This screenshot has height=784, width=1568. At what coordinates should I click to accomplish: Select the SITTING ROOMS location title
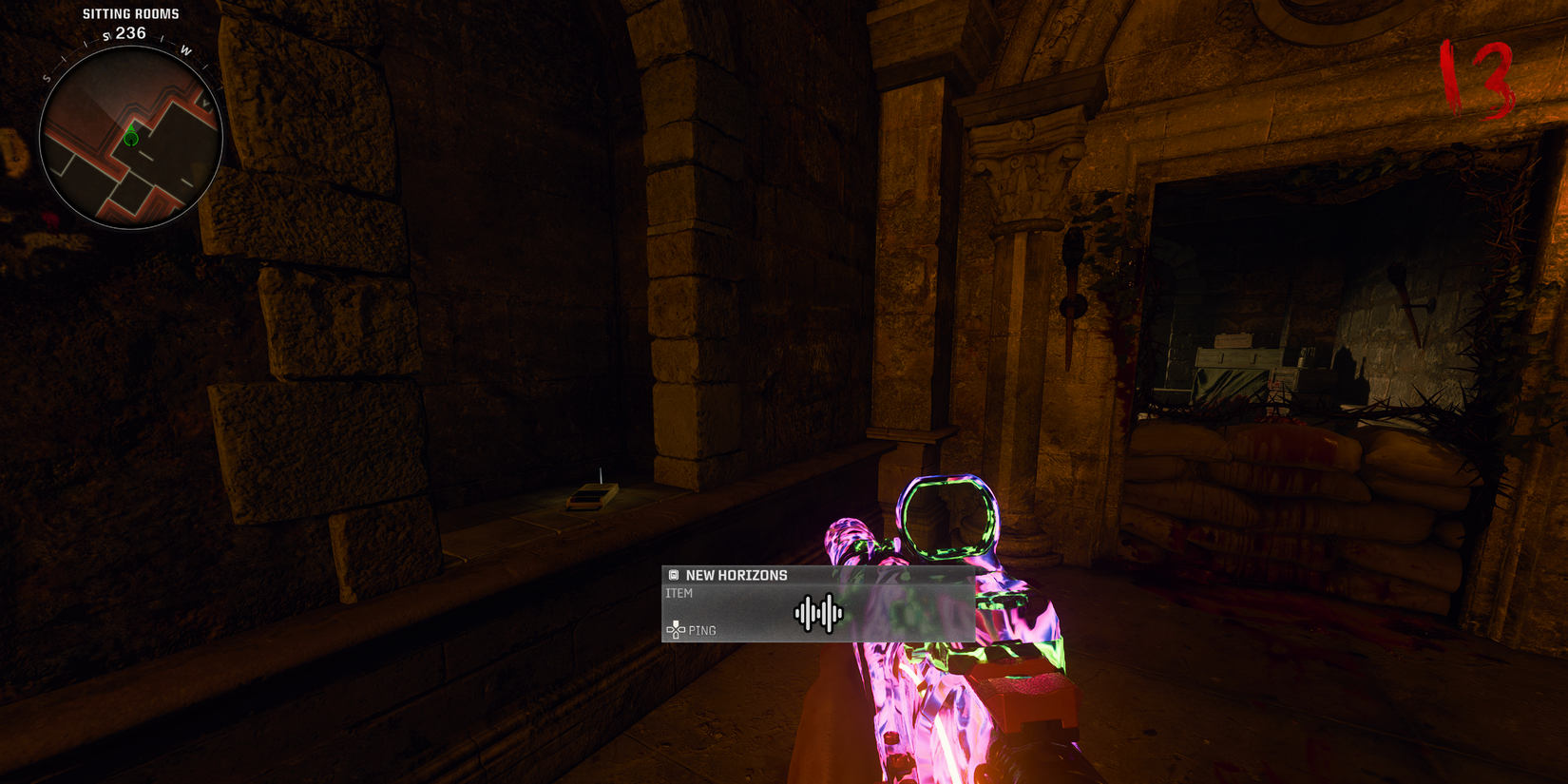point(130,12)
